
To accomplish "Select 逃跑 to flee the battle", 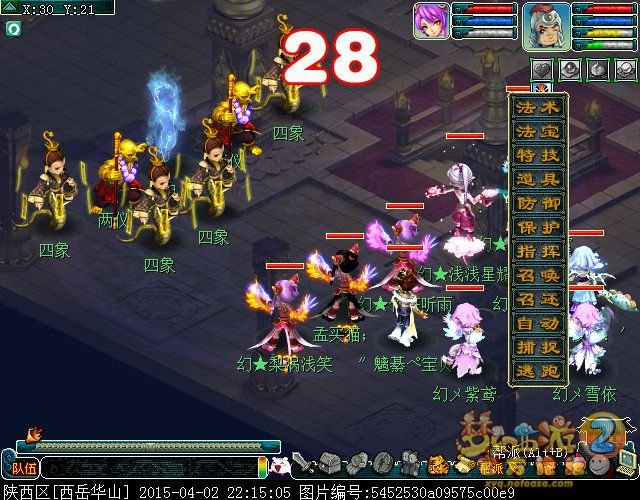I will (x=538, y=372).
